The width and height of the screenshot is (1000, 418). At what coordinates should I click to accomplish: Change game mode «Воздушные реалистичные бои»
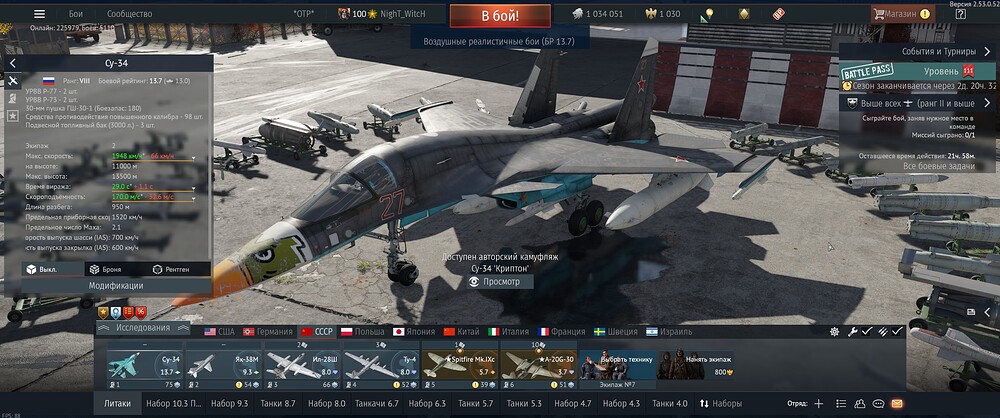pos(502,39)
